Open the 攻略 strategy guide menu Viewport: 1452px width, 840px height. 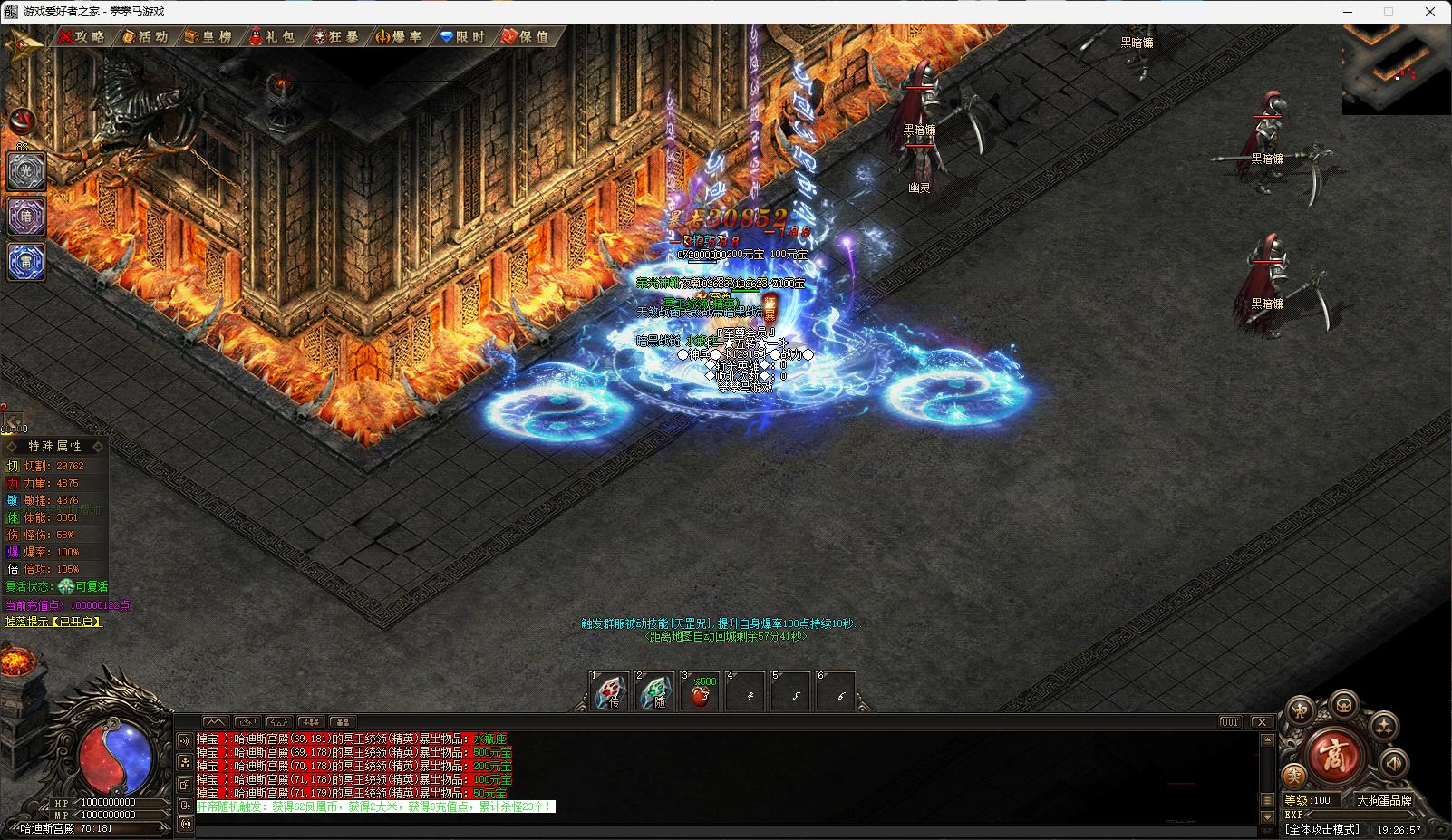point(82,36)
